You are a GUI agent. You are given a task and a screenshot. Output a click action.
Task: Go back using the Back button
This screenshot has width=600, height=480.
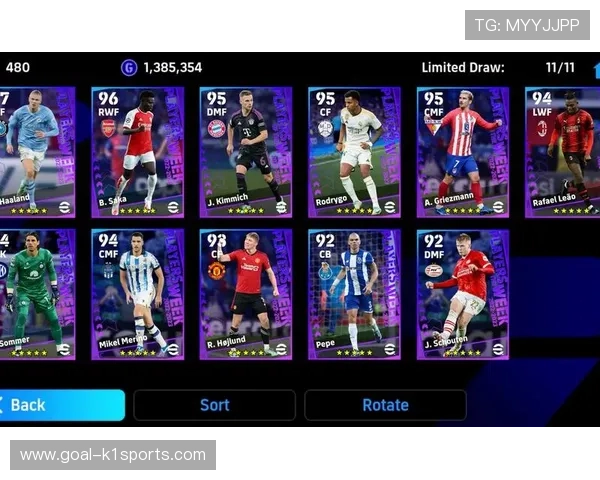click(x=60, y=405)
